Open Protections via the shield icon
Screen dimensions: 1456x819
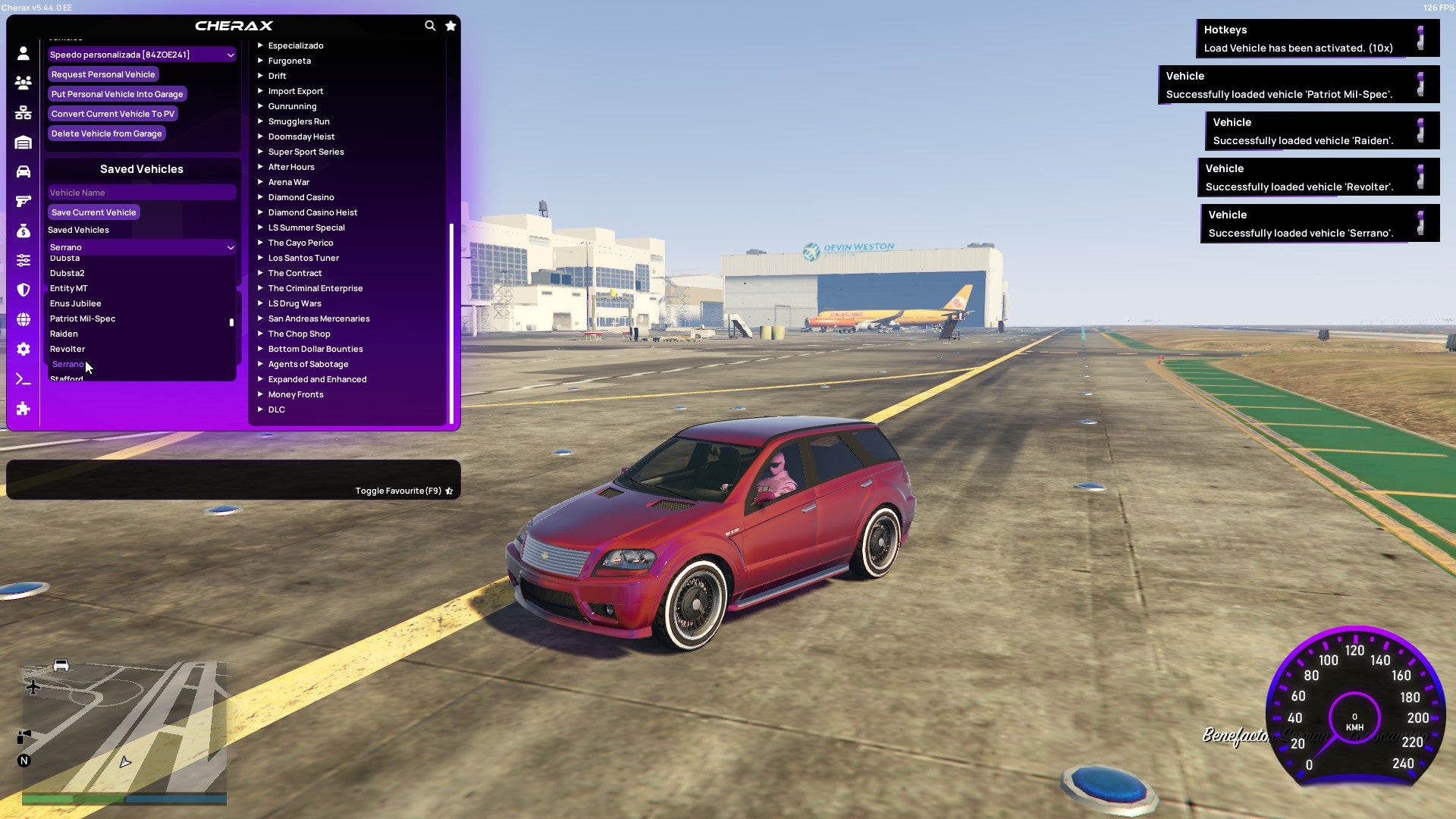[x=23, y=288]
